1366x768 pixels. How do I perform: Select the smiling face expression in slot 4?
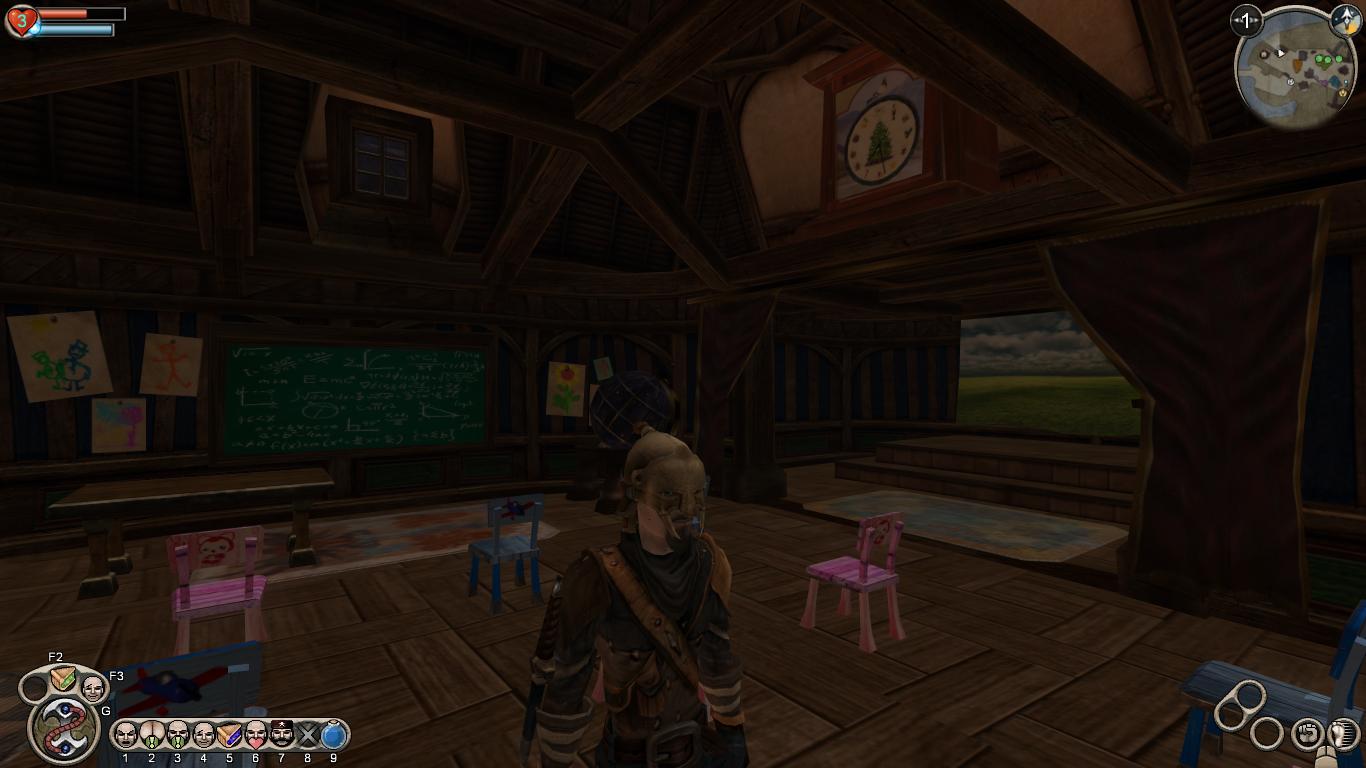click(x=203, y=735)
